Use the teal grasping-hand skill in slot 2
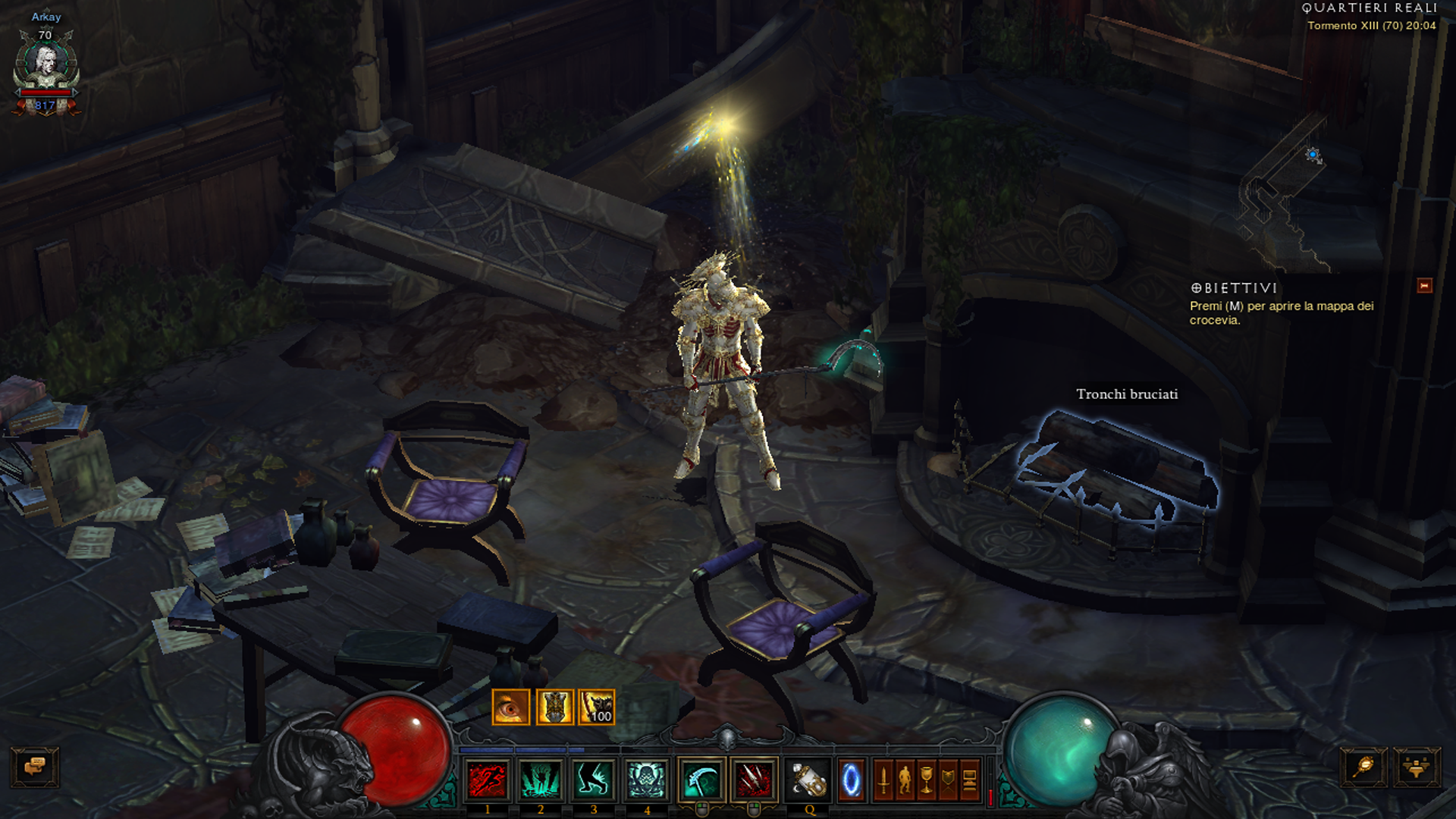The height and width of the screenshot is (819, 1456). click(541, 780)
